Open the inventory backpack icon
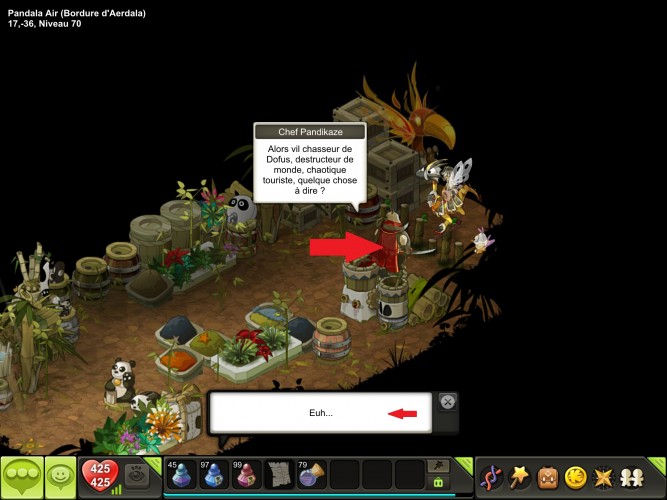The width and height of the screenshot is (667, 500). click(x=549, y=476)
